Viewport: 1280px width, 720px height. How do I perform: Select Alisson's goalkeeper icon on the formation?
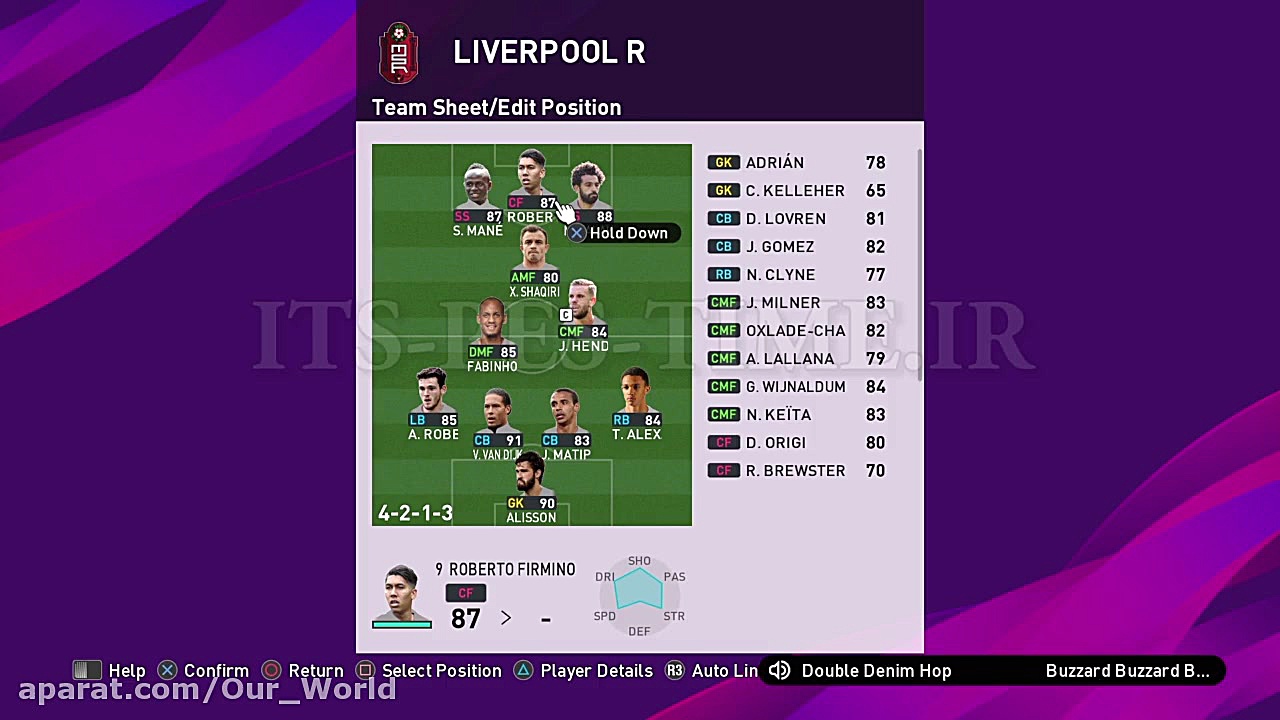click(x=516, y=503)
